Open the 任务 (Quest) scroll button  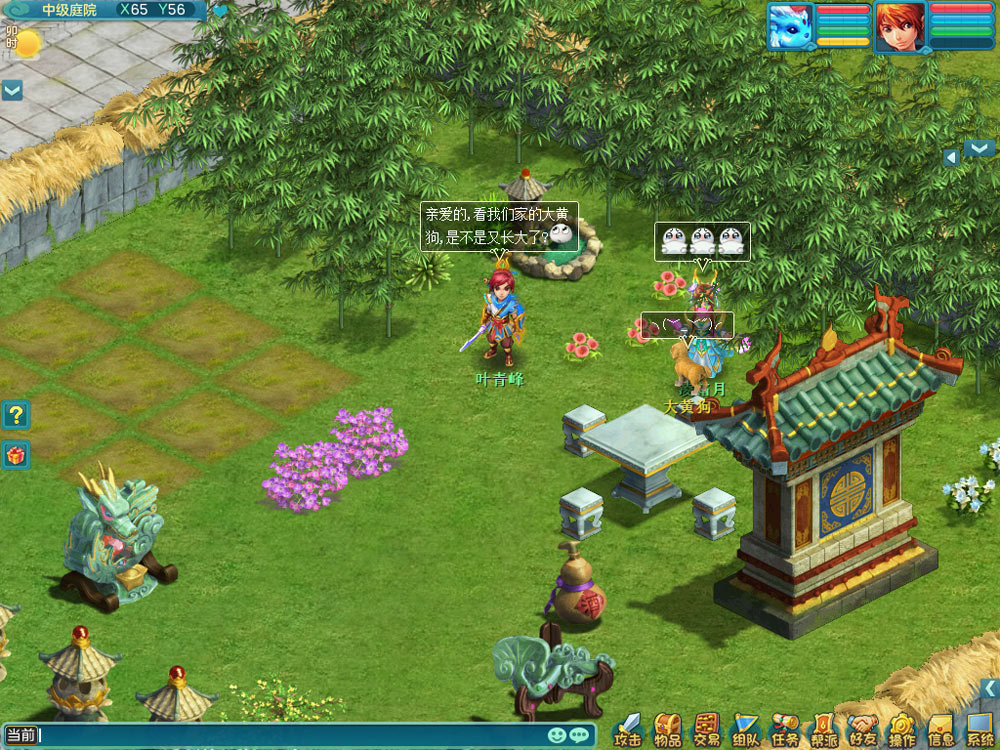point(785,730)
